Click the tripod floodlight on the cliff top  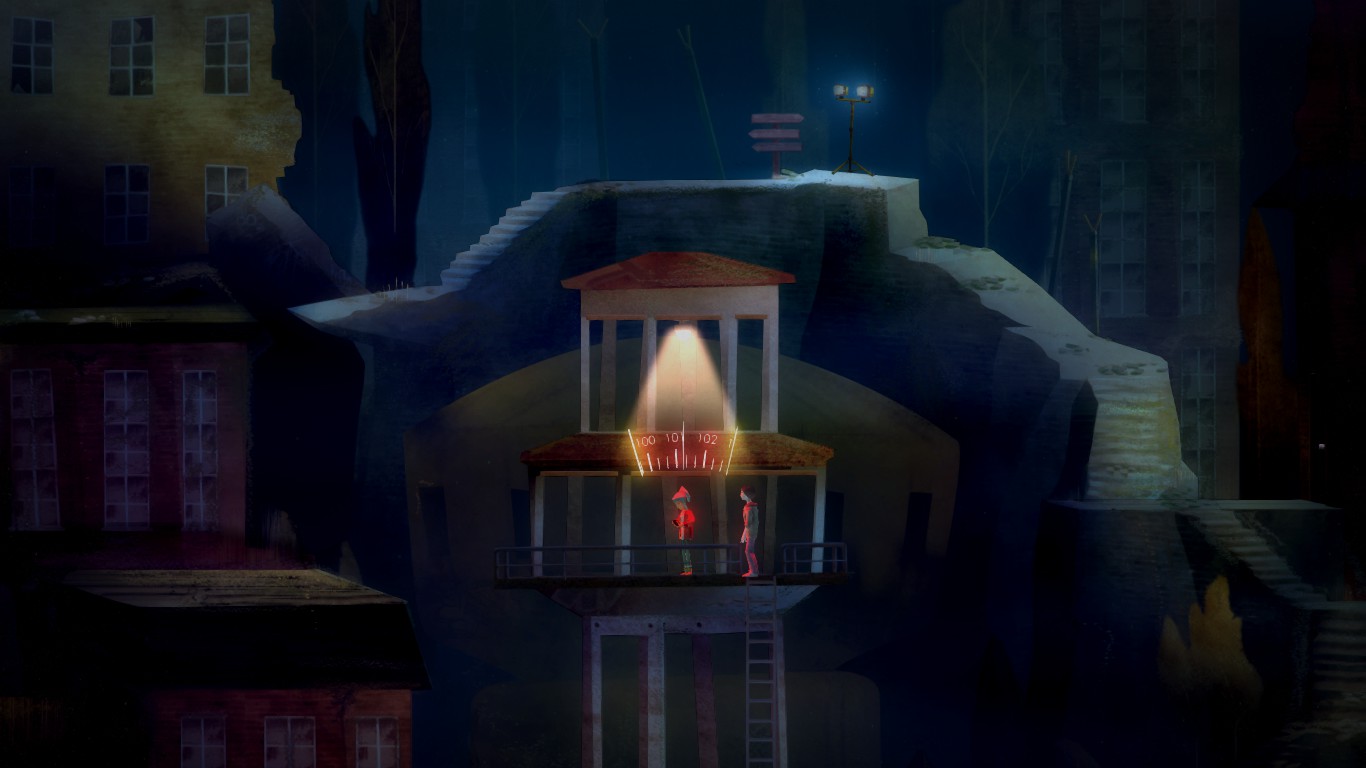click(852, 120)
